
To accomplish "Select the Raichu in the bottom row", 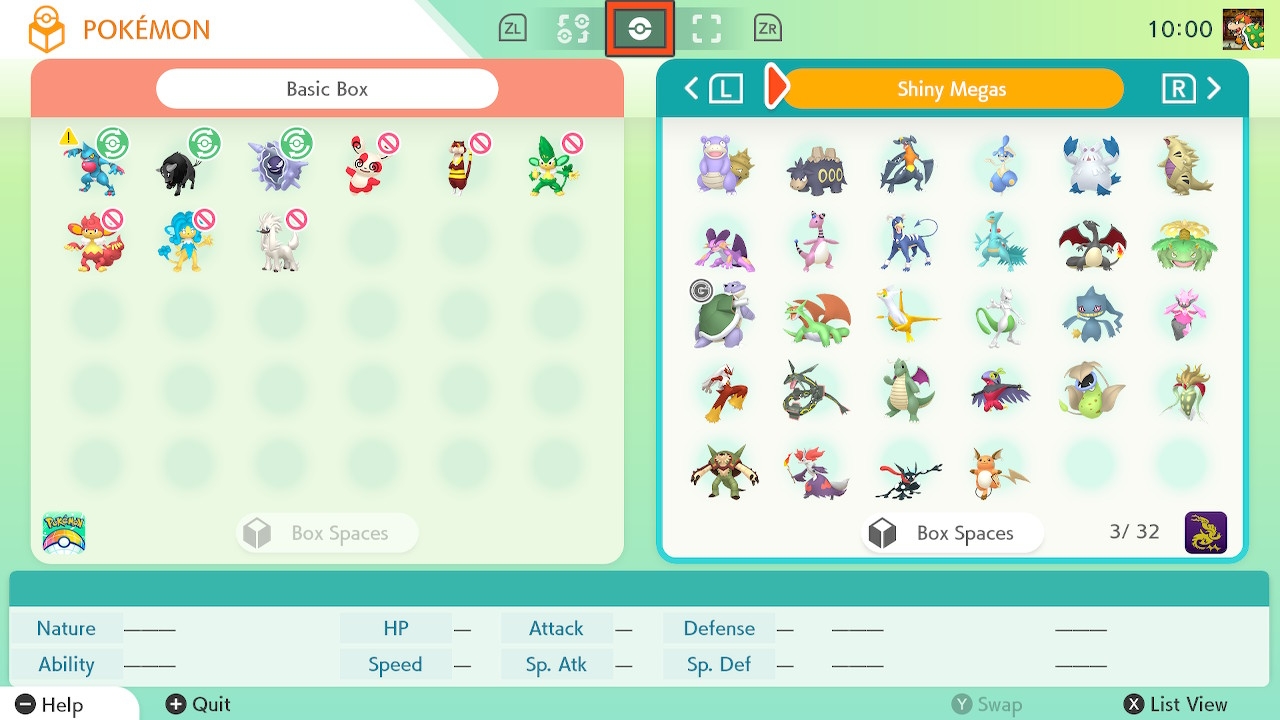I will [997, 472].
